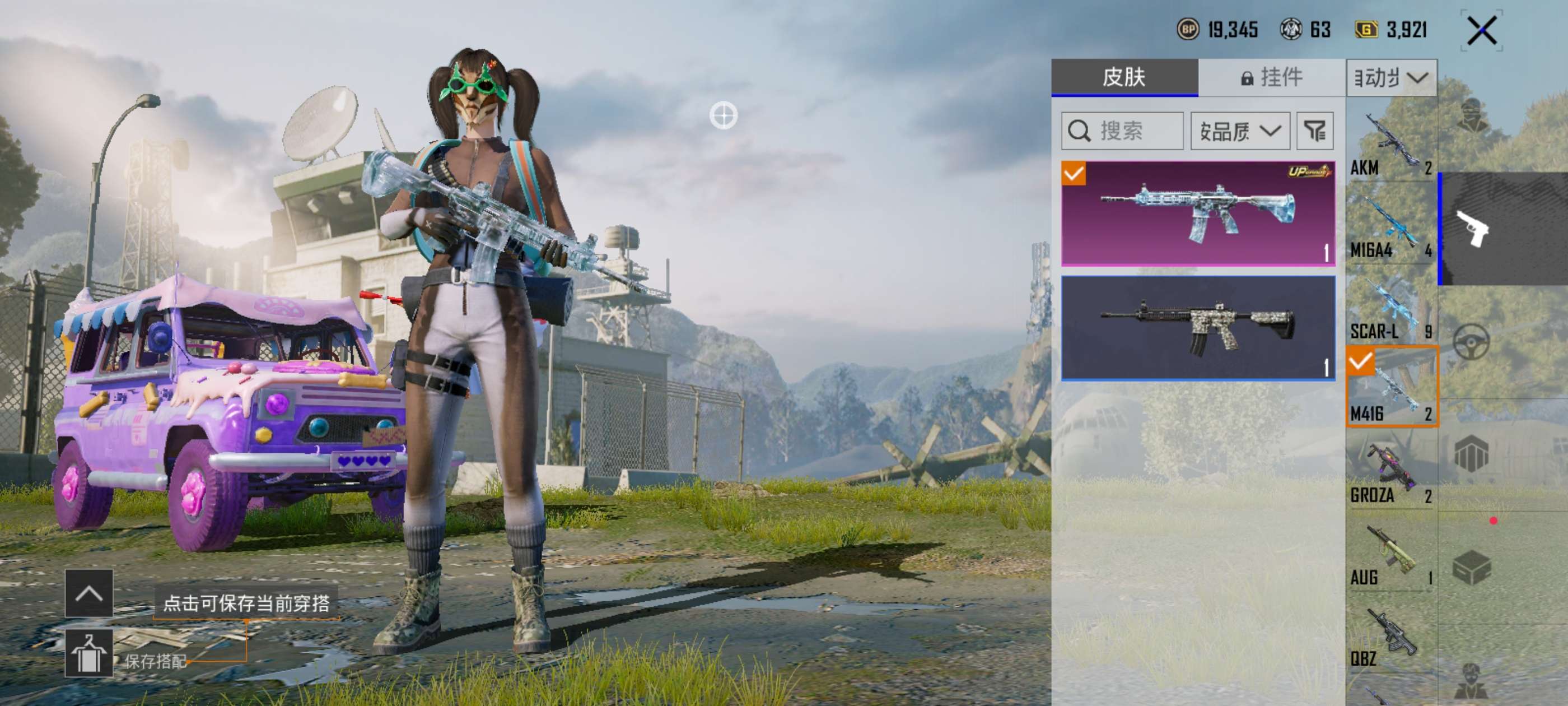
Task: Select the checked M416 weapon entry
Action: 1392,387
